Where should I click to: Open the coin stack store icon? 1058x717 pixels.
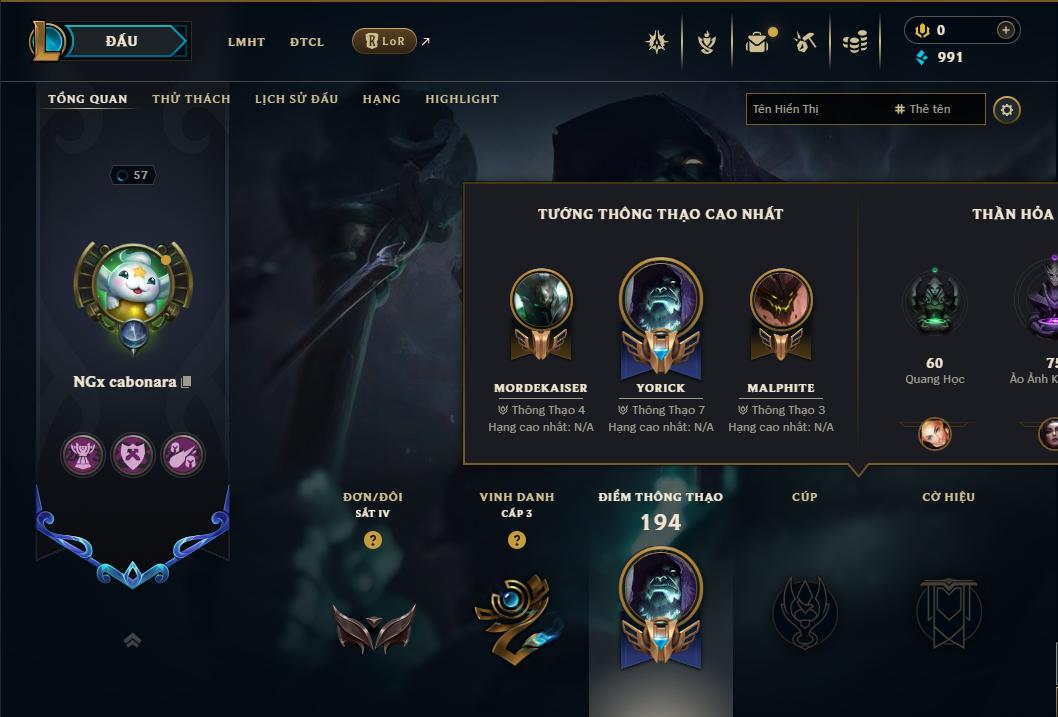(854, 42)
